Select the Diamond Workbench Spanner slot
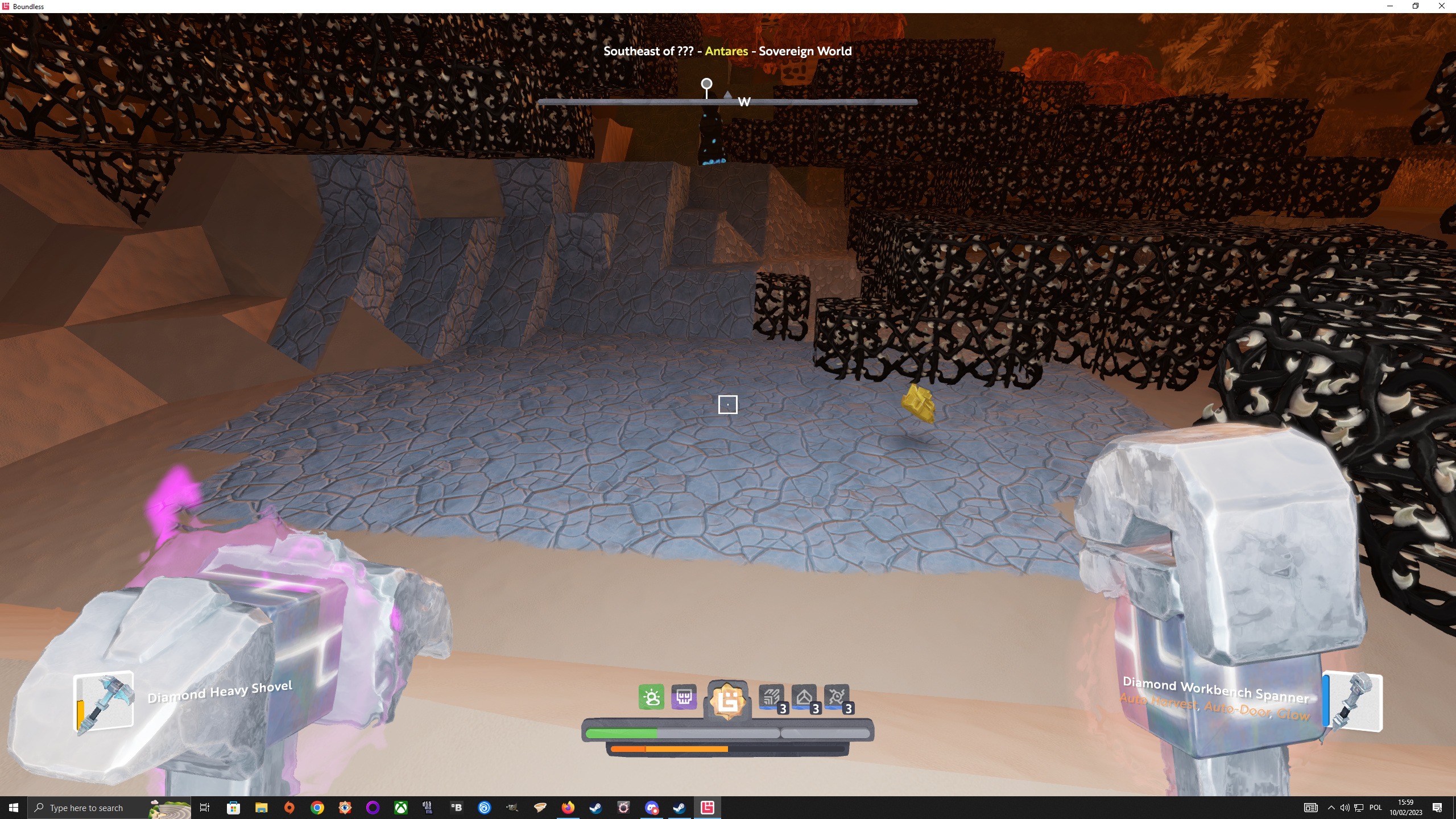1456x819 pixels. click(x=1352, y=702)
